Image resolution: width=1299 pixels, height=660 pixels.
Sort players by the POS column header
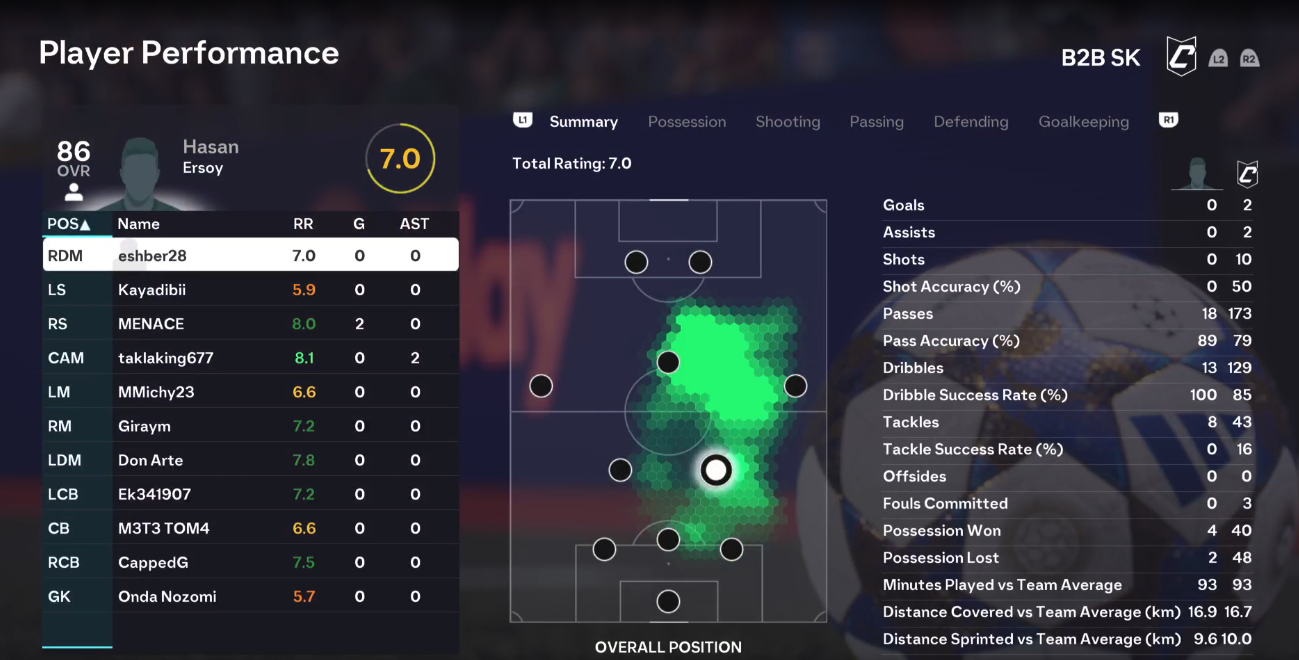click(68, 224)
